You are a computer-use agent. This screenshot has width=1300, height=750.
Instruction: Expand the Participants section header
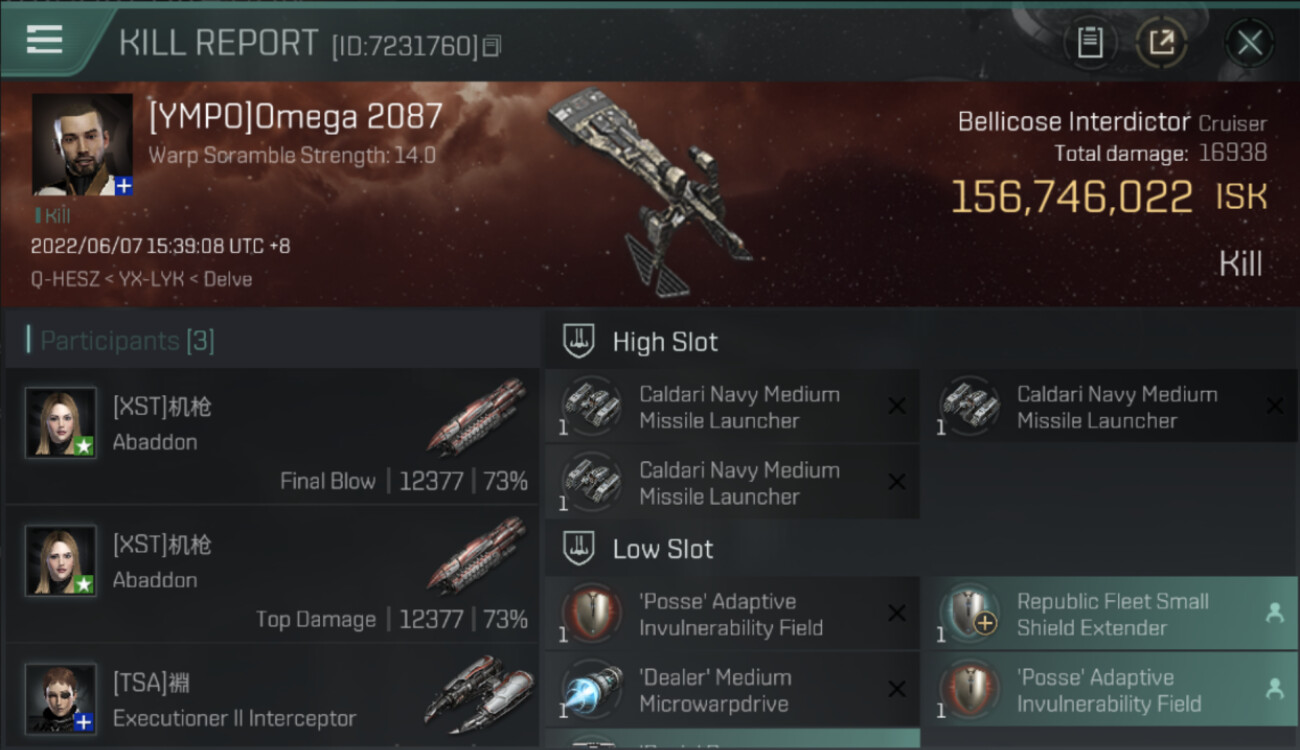127,341
